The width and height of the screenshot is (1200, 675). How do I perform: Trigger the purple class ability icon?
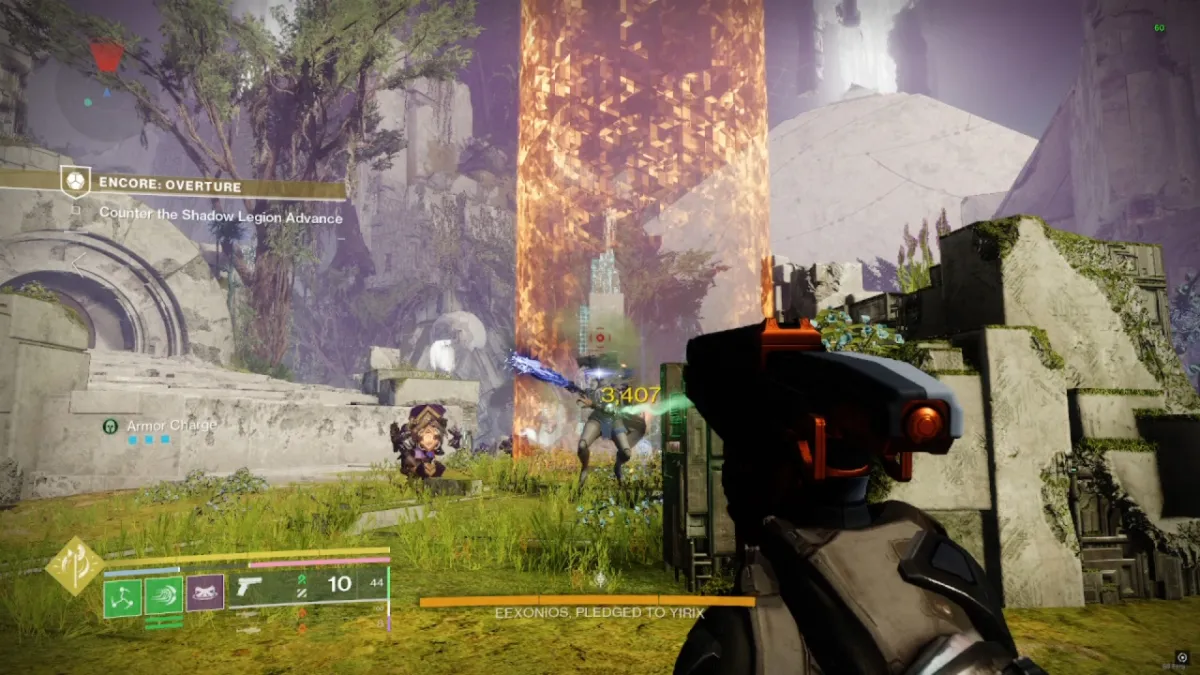(x=204, y=594)
